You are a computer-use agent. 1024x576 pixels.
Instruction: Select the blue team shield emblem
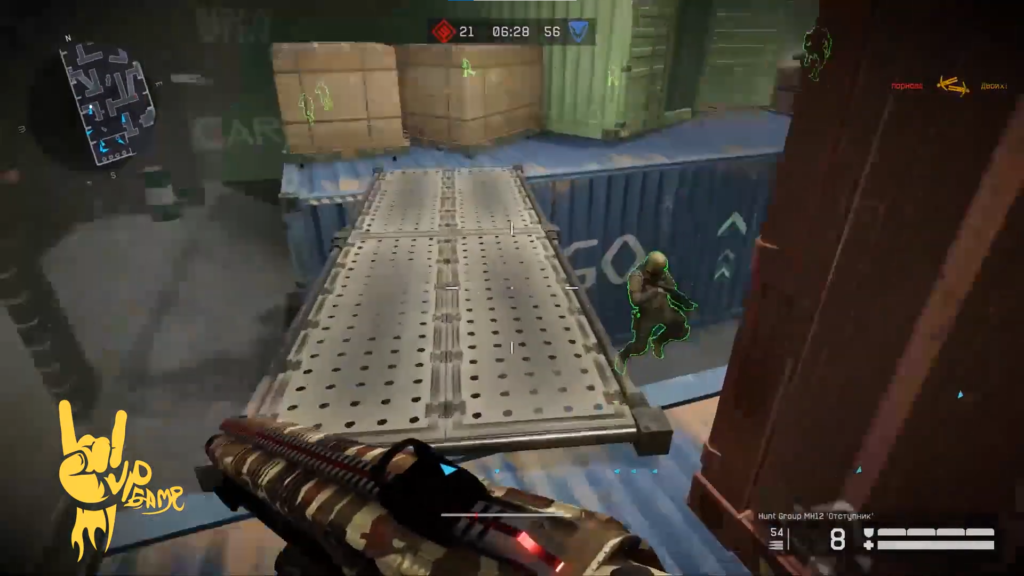579,31
